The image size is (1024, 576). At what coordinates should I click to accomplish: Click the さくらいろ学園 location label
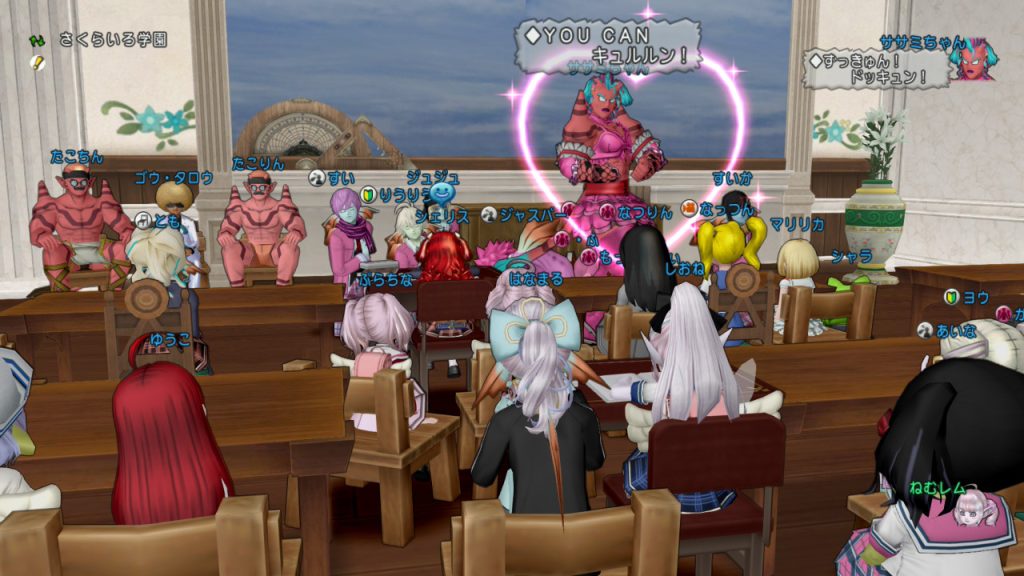coord(112,41)
